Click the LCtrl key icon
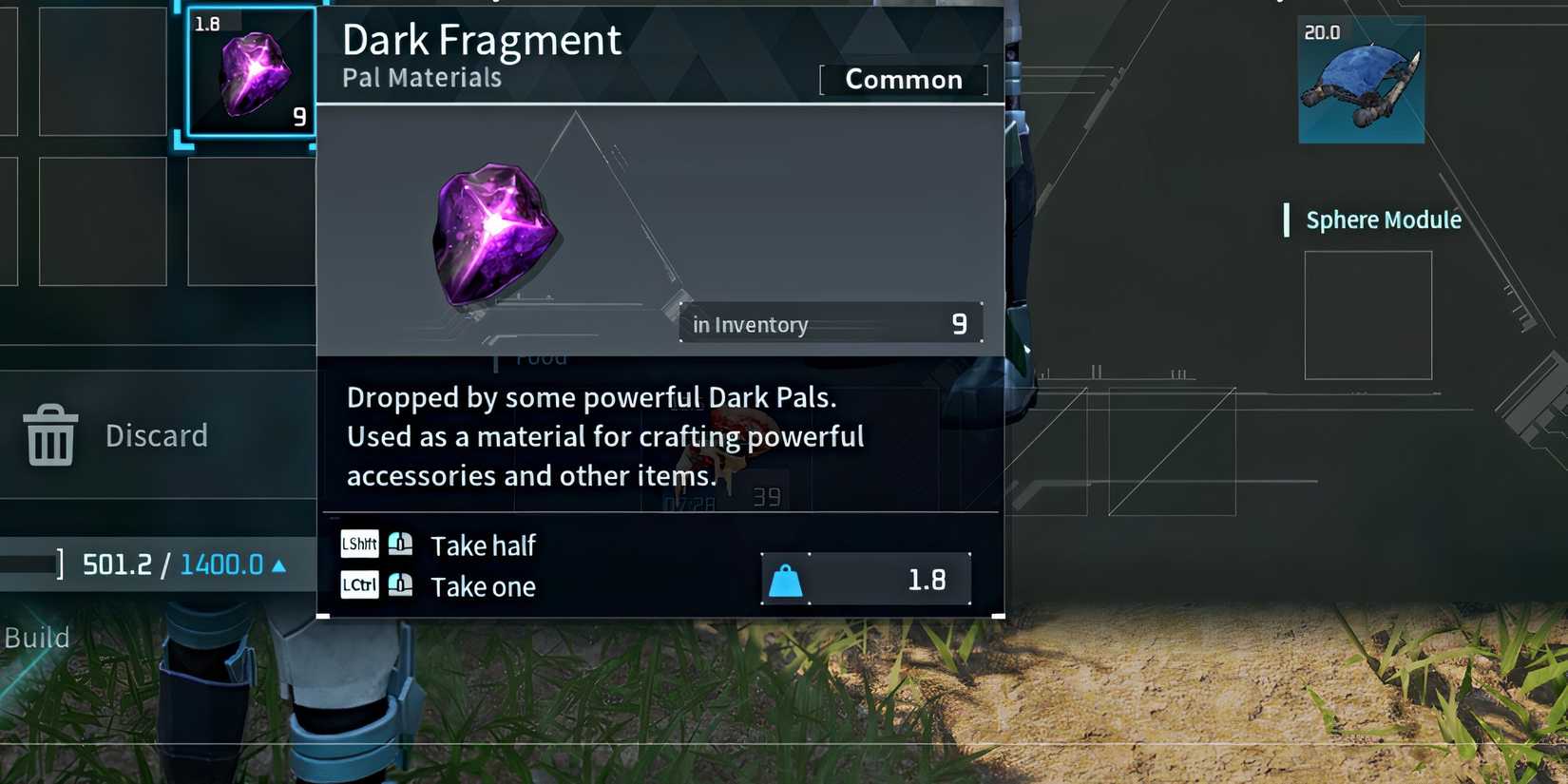 (x=358, y=585)
